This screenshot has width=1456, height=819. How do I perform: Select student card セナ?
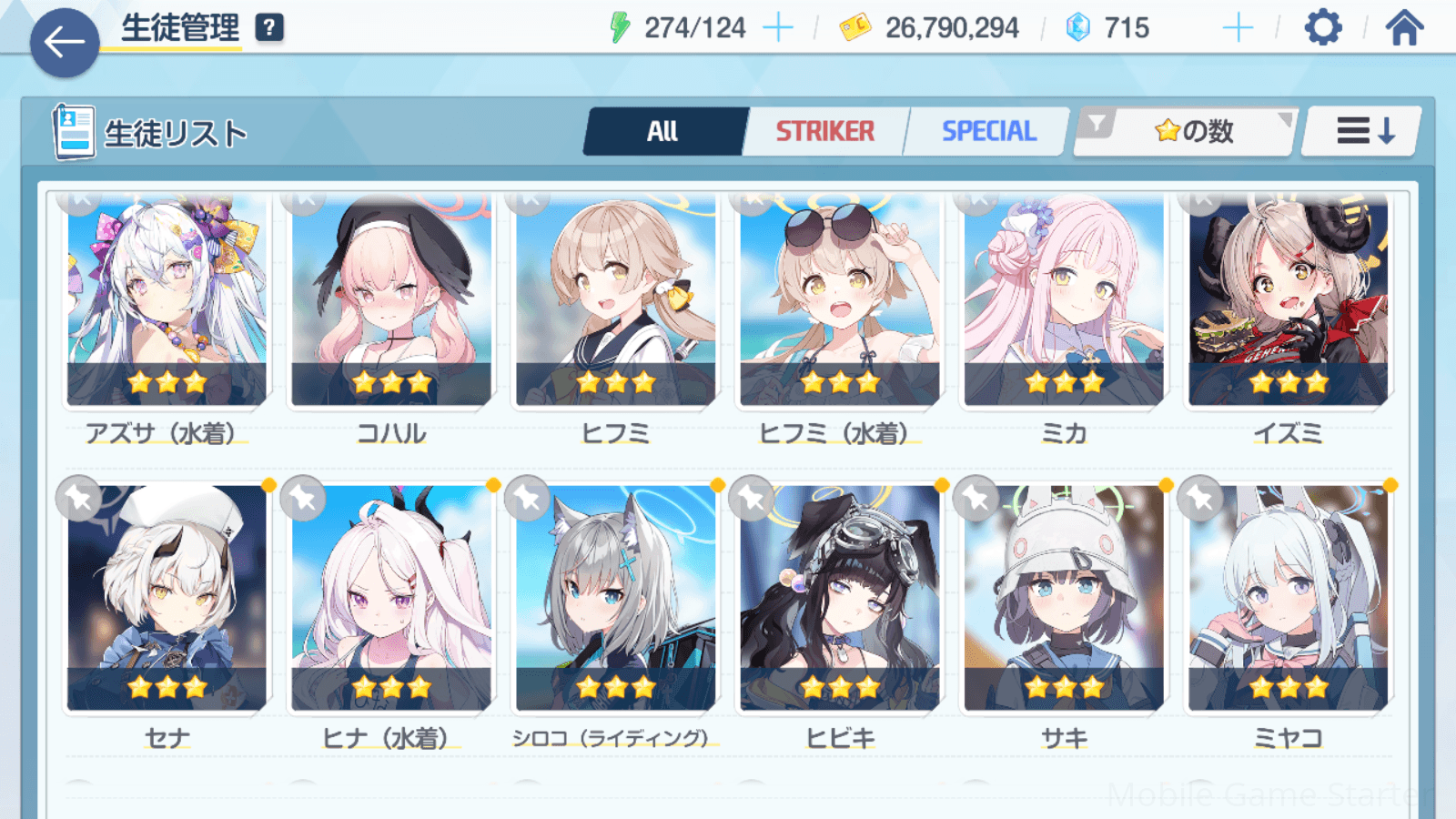click(167, 601)
